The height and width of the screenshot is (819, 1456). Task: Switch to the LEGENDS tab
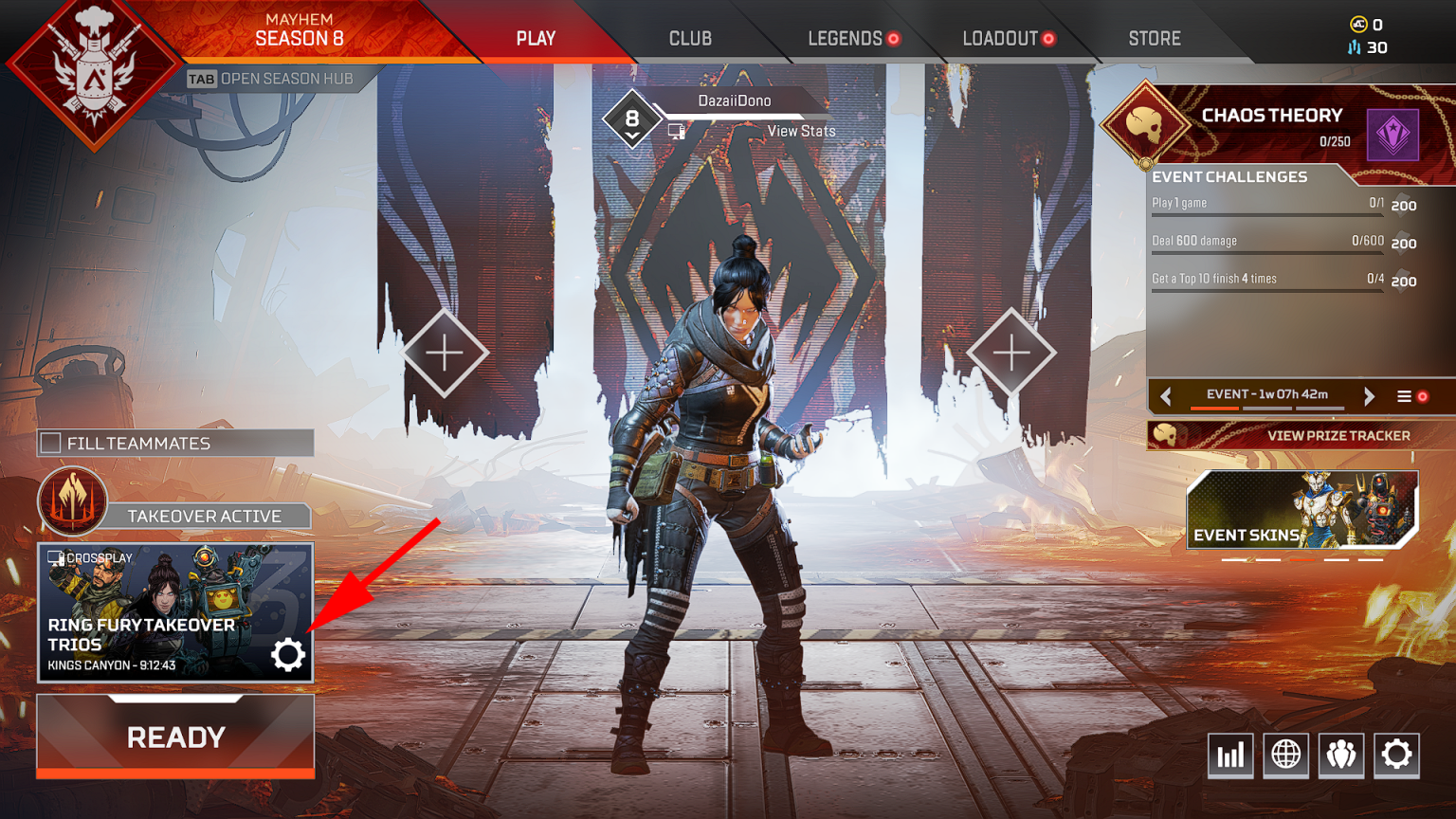coord(845,38)
